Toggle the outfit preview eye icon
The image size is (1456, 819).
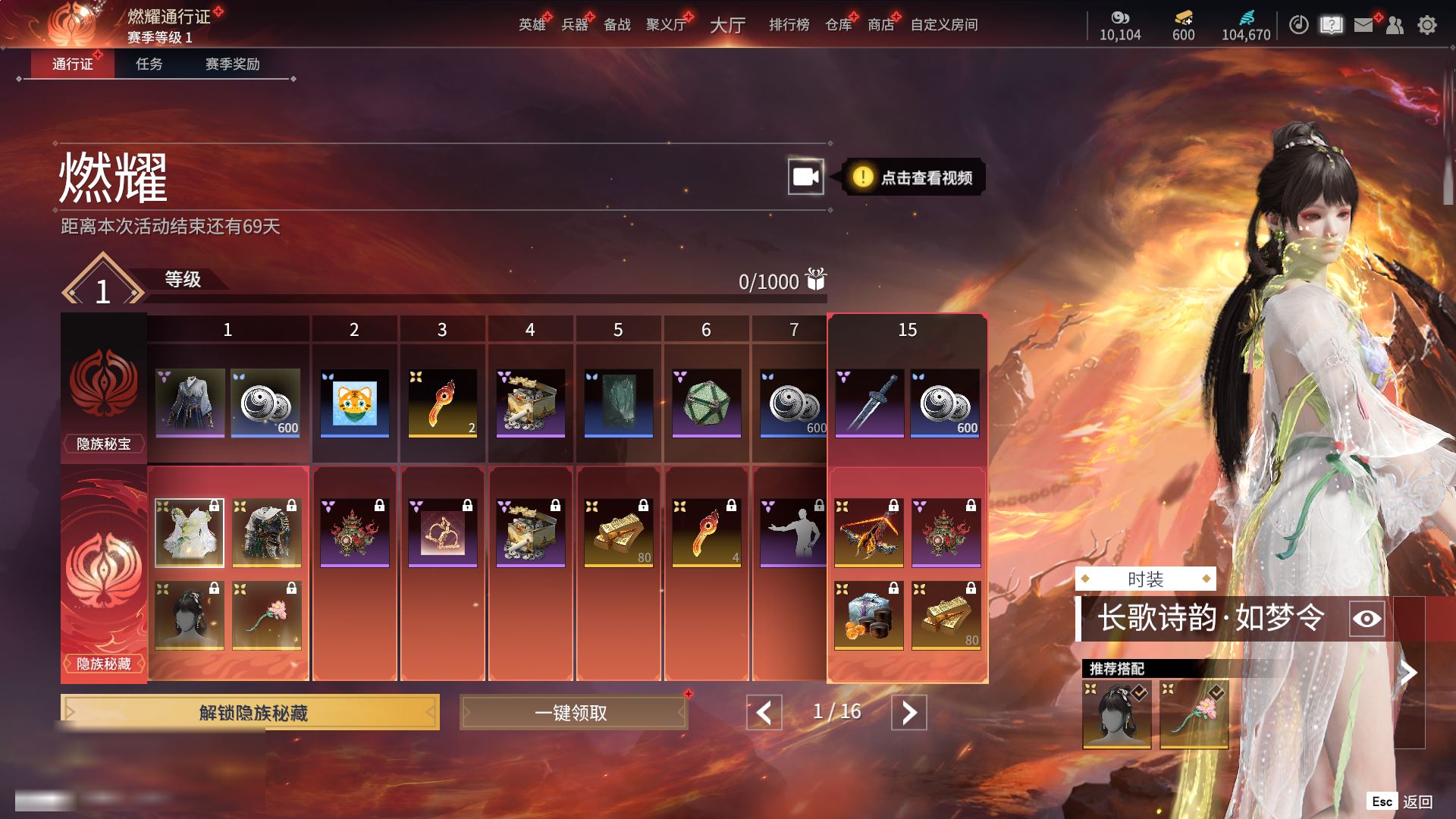tap(1367, 619)
